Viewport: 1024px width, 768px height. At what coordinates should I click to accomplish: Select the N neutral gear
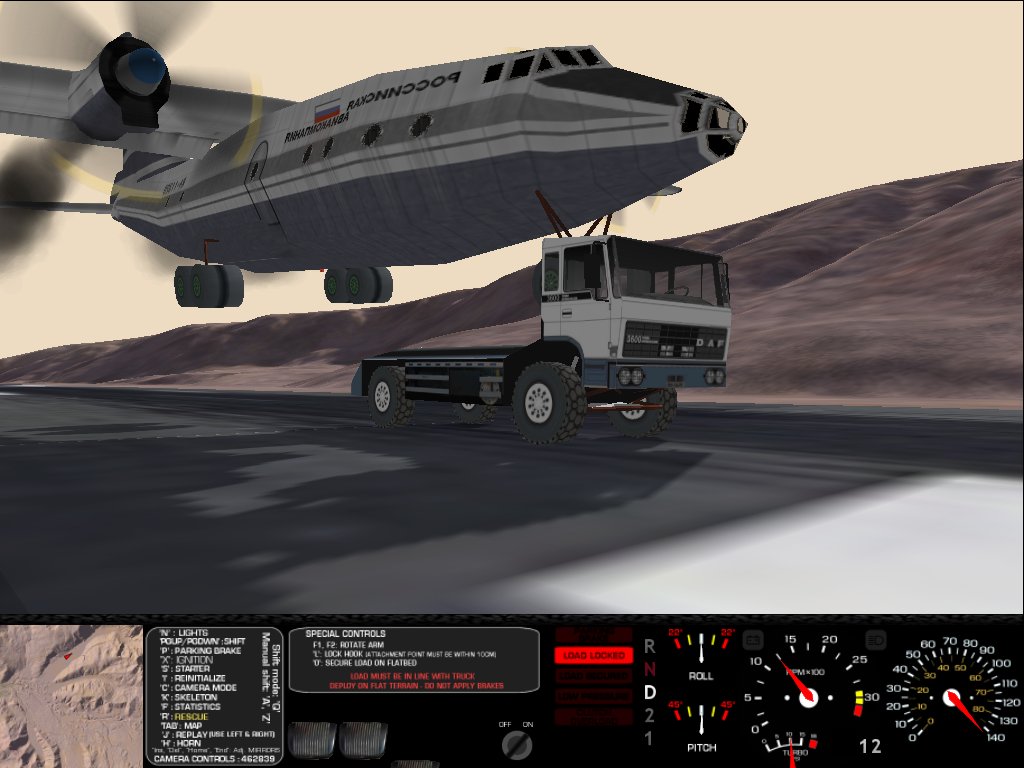(649, 669)
